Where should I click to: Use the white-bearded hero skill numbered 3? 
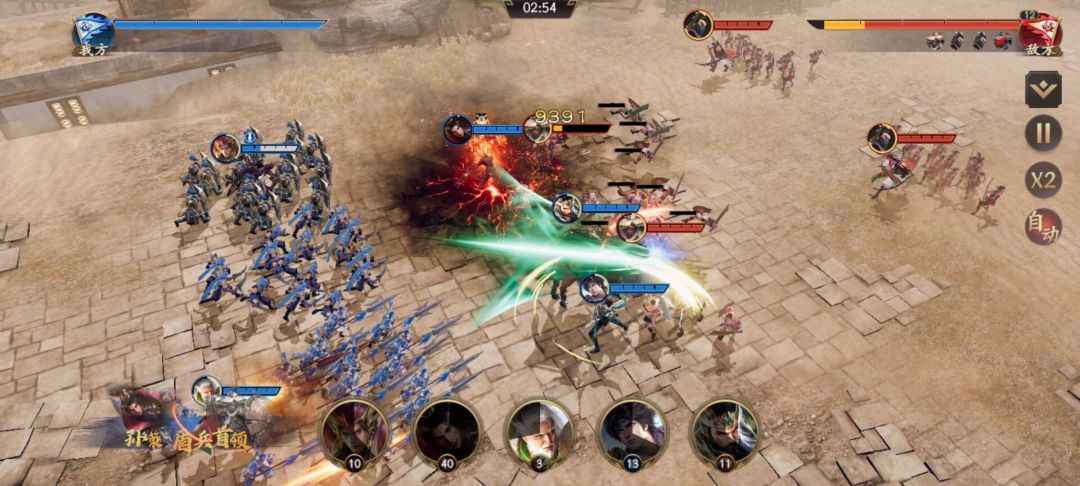pos(539,432)
